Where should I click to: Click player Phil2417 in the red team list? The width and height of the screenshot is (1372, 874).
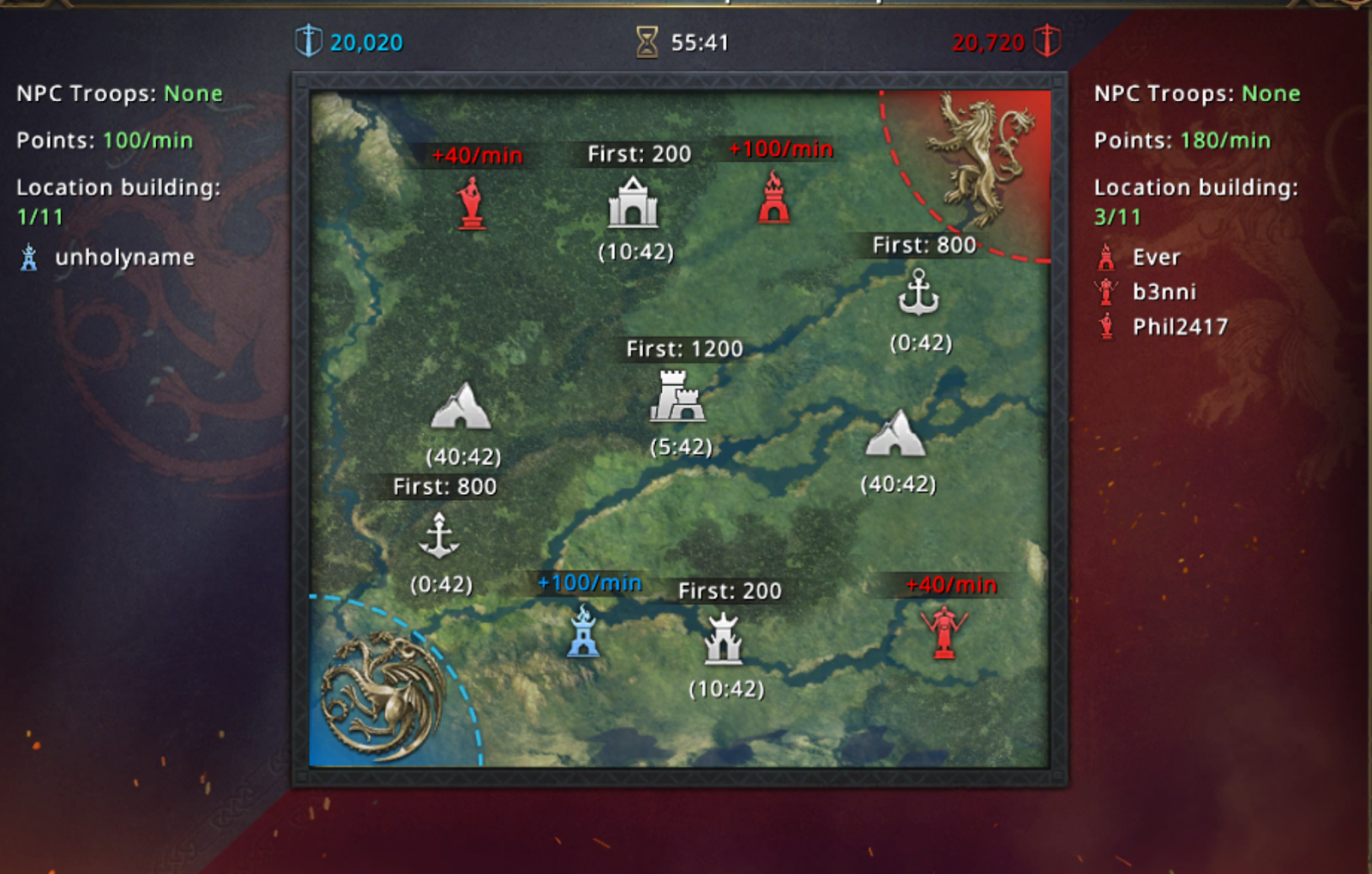[x=1179, y=327]
